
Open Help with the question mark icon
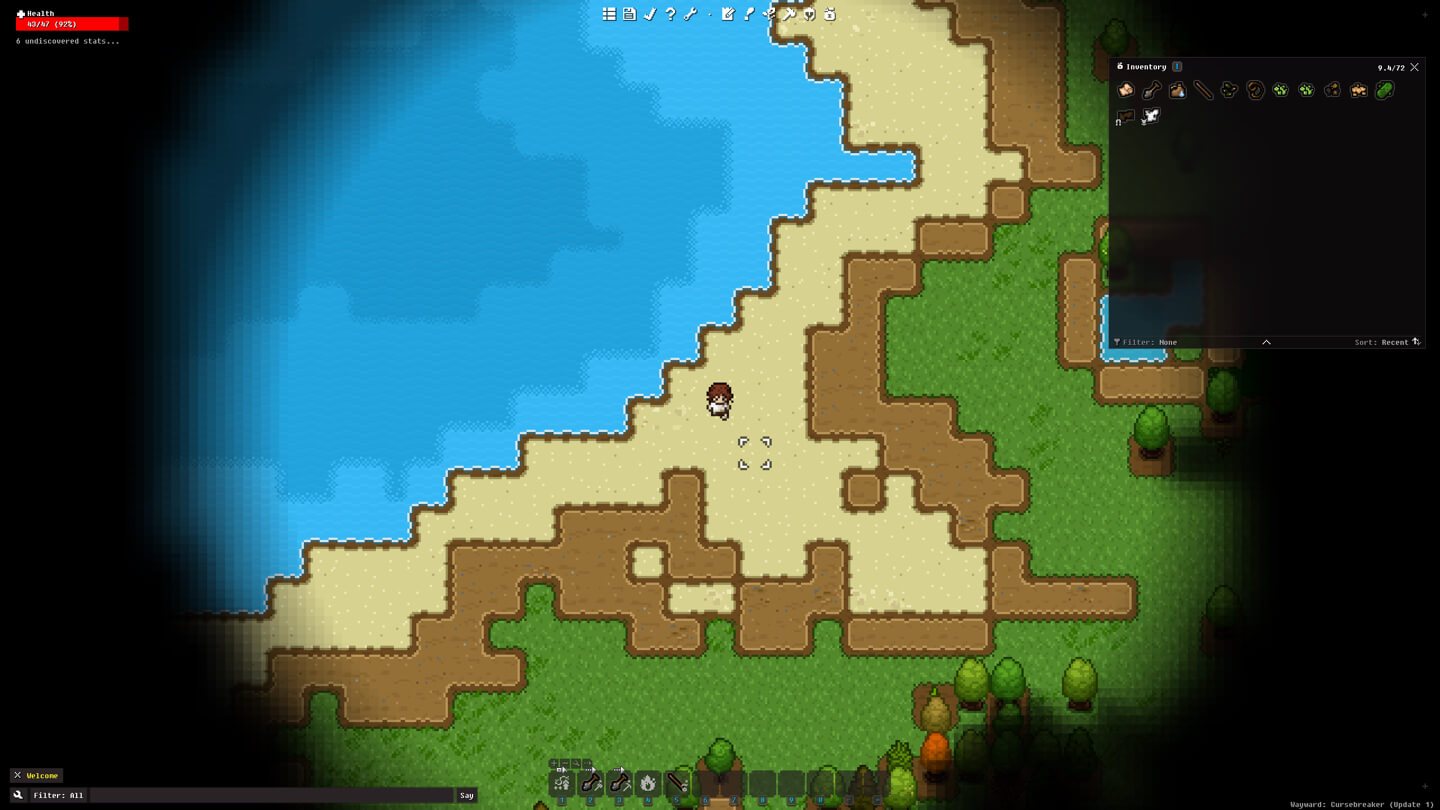coord(669,14)
